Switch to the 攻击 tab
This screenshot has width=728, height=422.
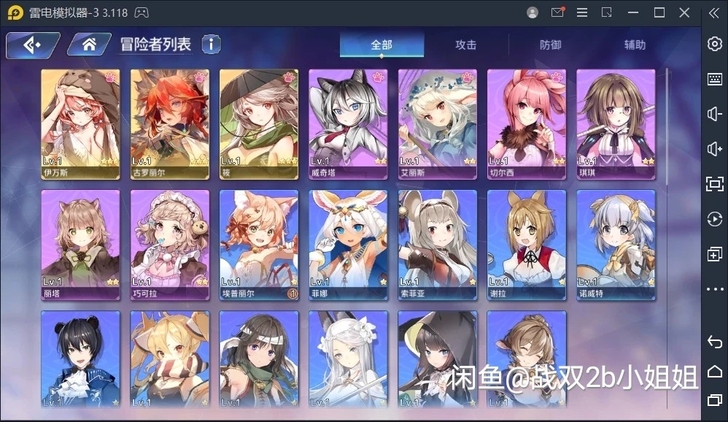(465, 45)
